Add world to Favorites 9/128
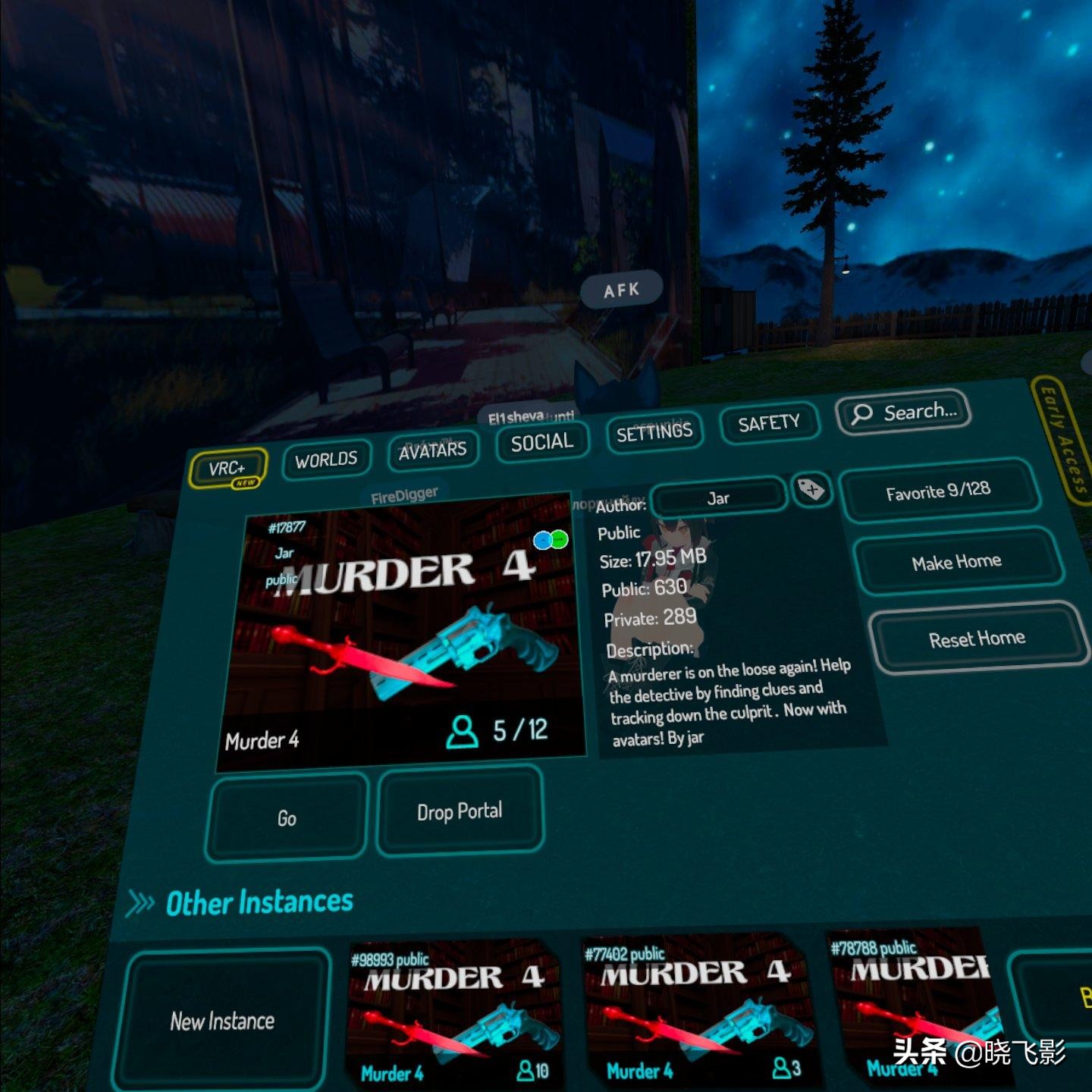This screenshot has height=1092, width=1092. point(938,491)
